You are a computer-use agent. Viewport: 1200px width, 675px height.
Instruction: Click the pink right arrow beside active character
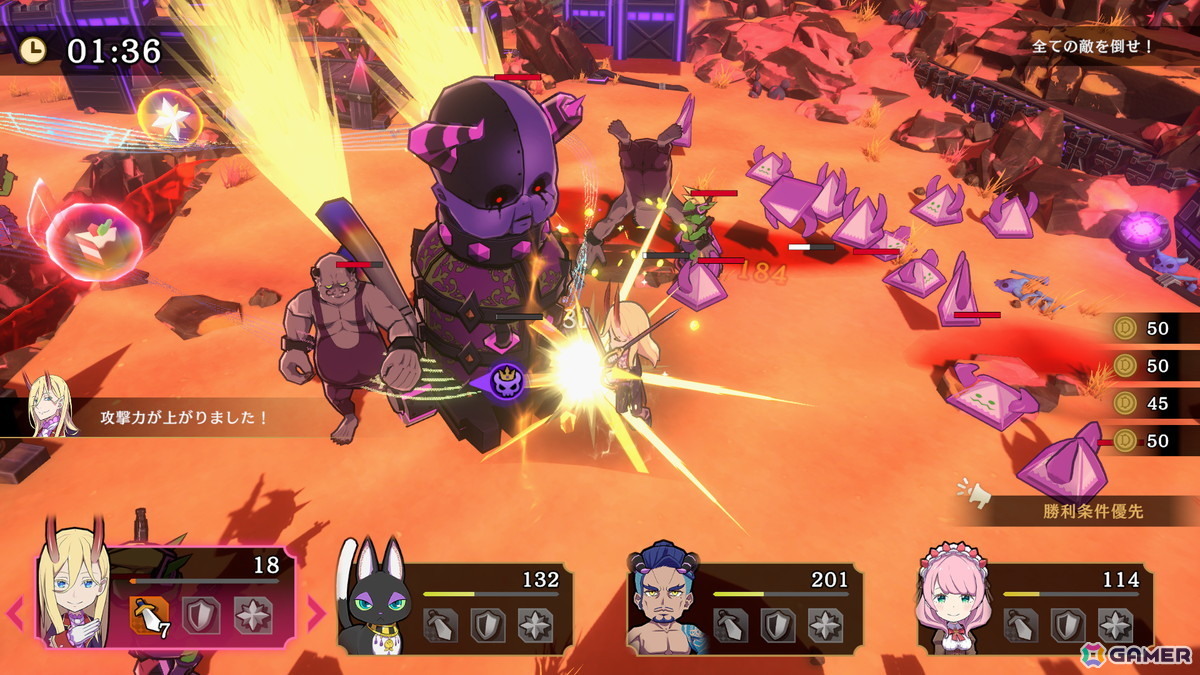315,613
